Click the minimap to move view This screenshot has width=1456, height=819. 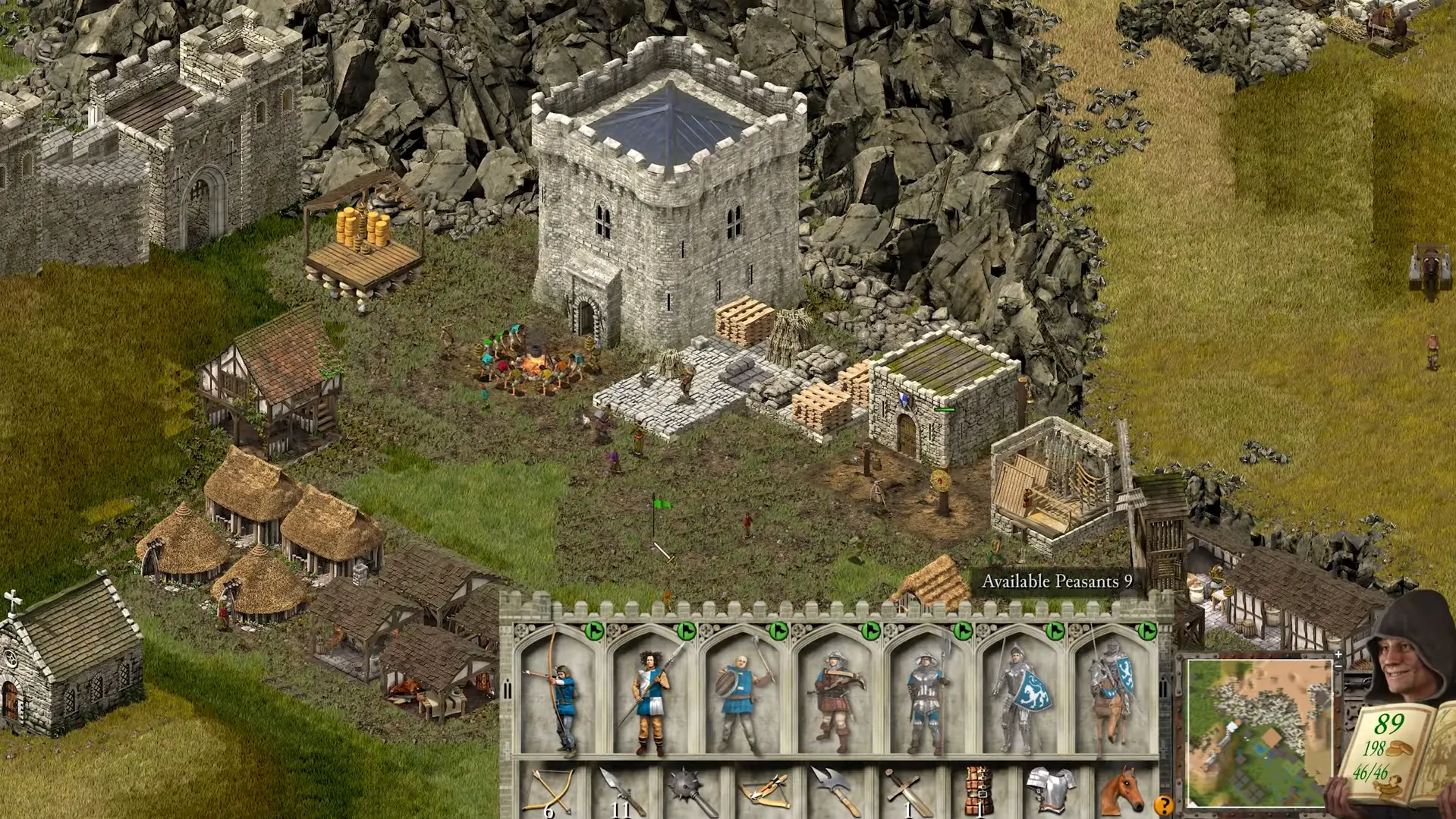click(1259, 732)
